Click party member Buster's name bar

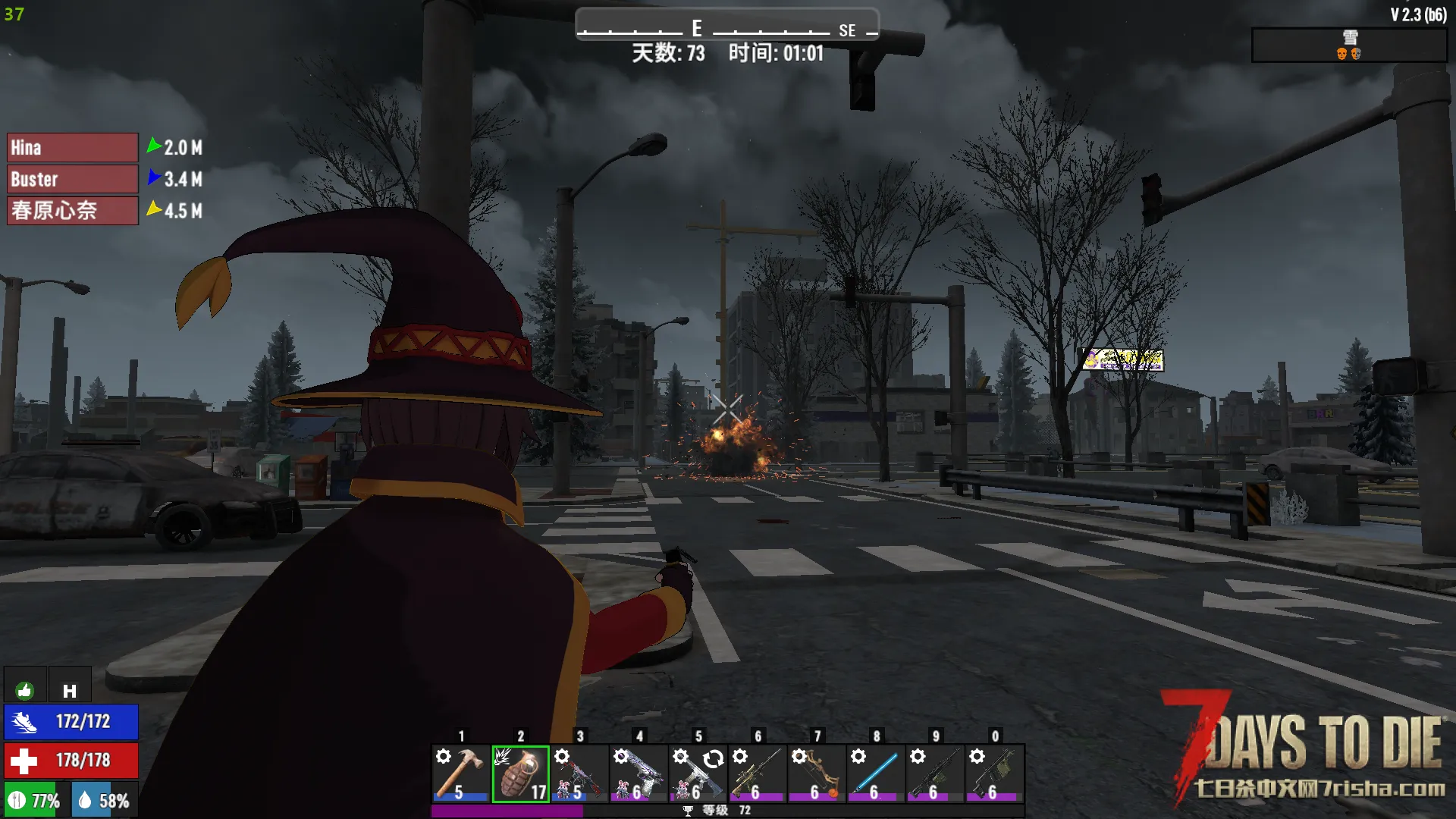(73, 180)
